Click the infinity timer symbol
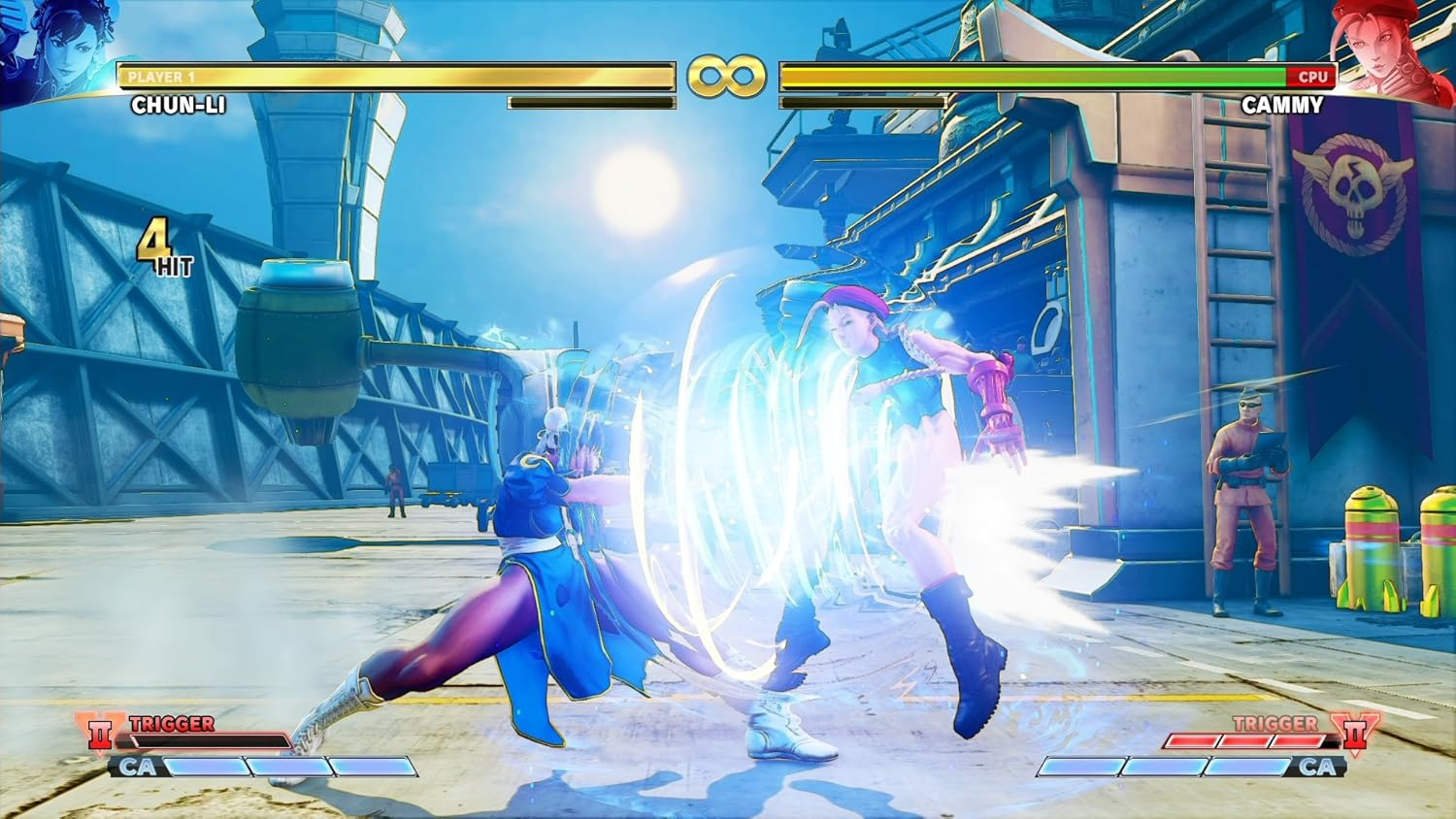 (727, 76)
